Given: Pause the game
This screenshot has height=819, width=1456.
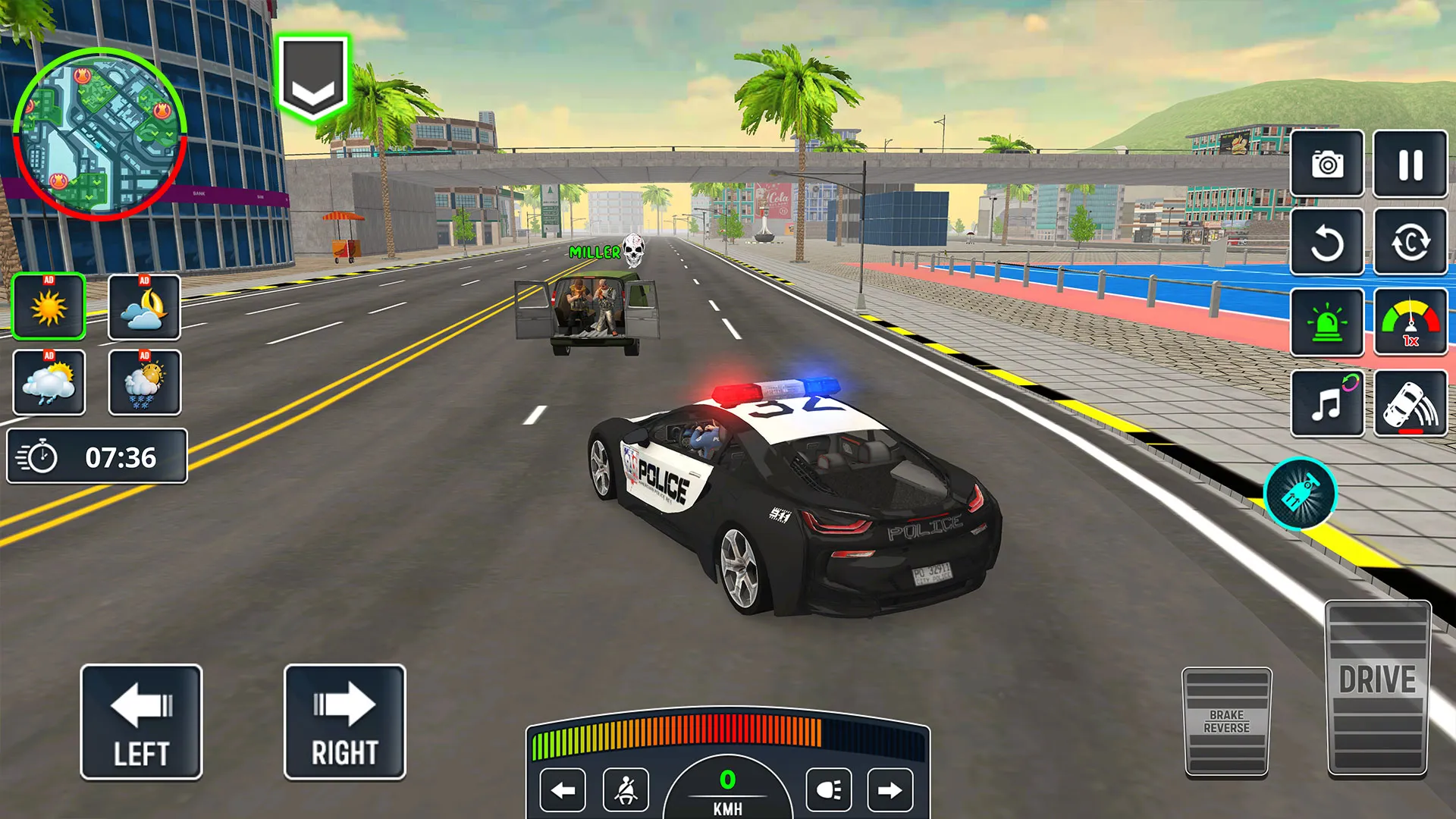Looking at the screenshot, I should [x=1410, y=164].
